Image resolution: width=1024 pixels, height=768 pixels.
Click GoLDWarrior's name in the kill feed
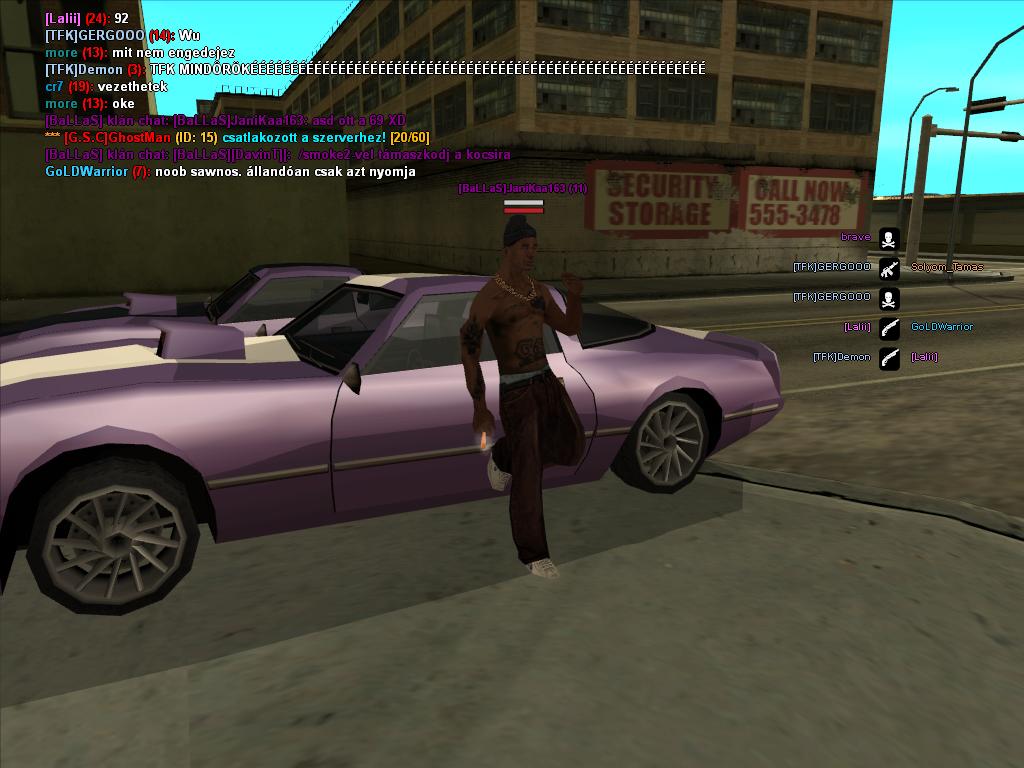[941, 327]
